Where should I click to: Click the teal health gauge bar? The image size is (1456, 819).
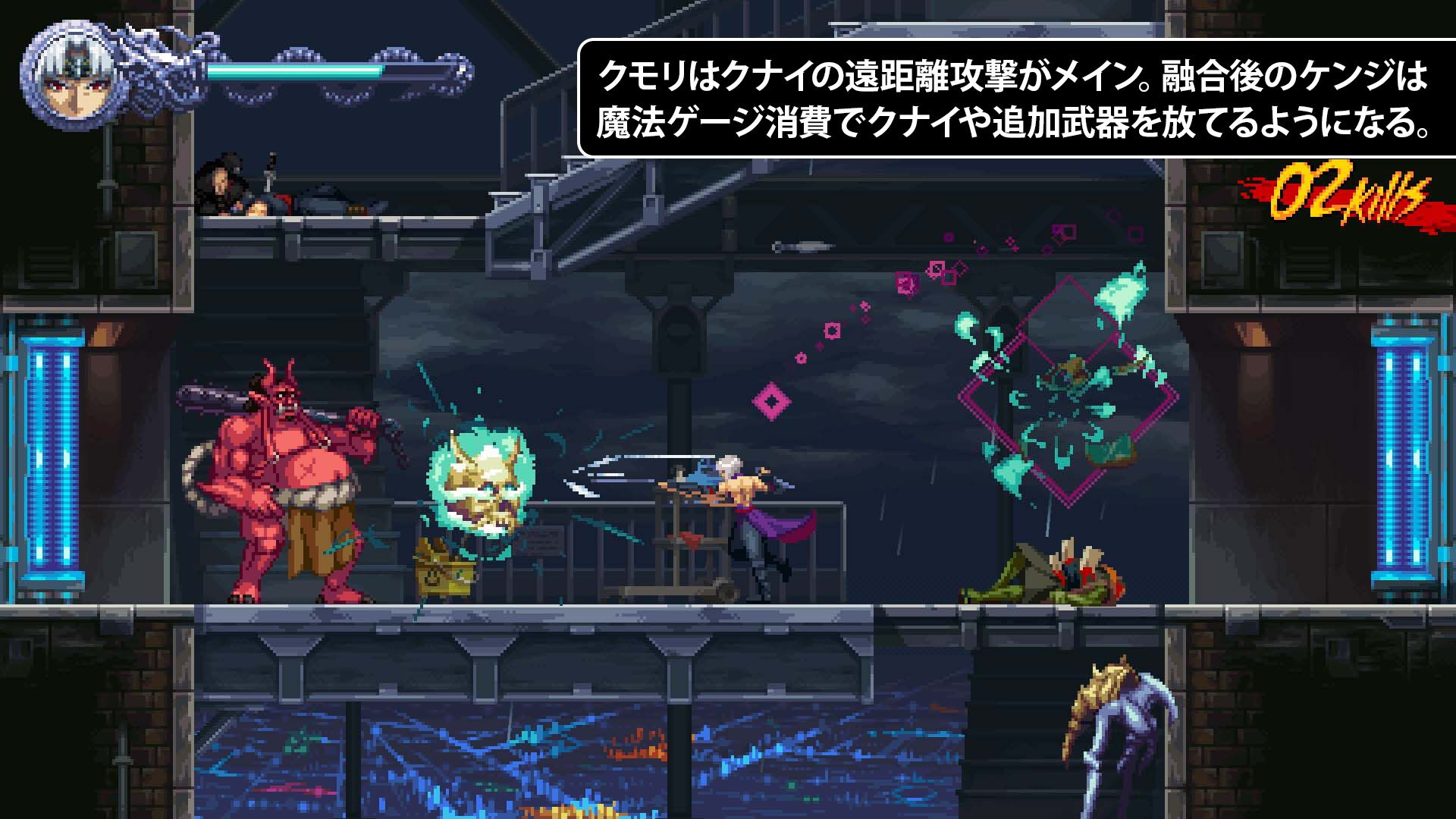[303, 72]
